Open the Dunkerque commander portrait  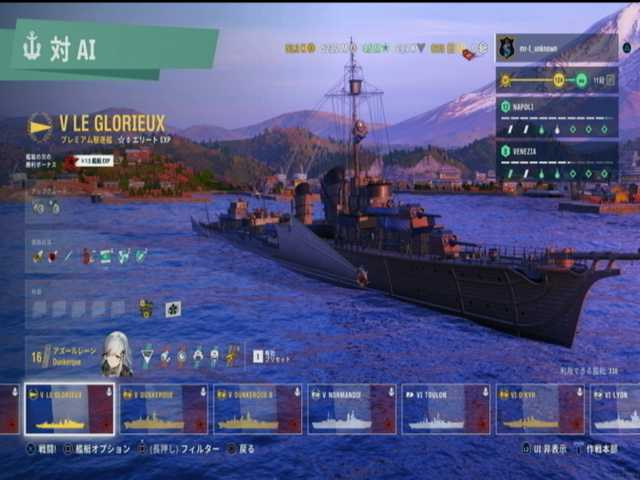coord(116,354)
